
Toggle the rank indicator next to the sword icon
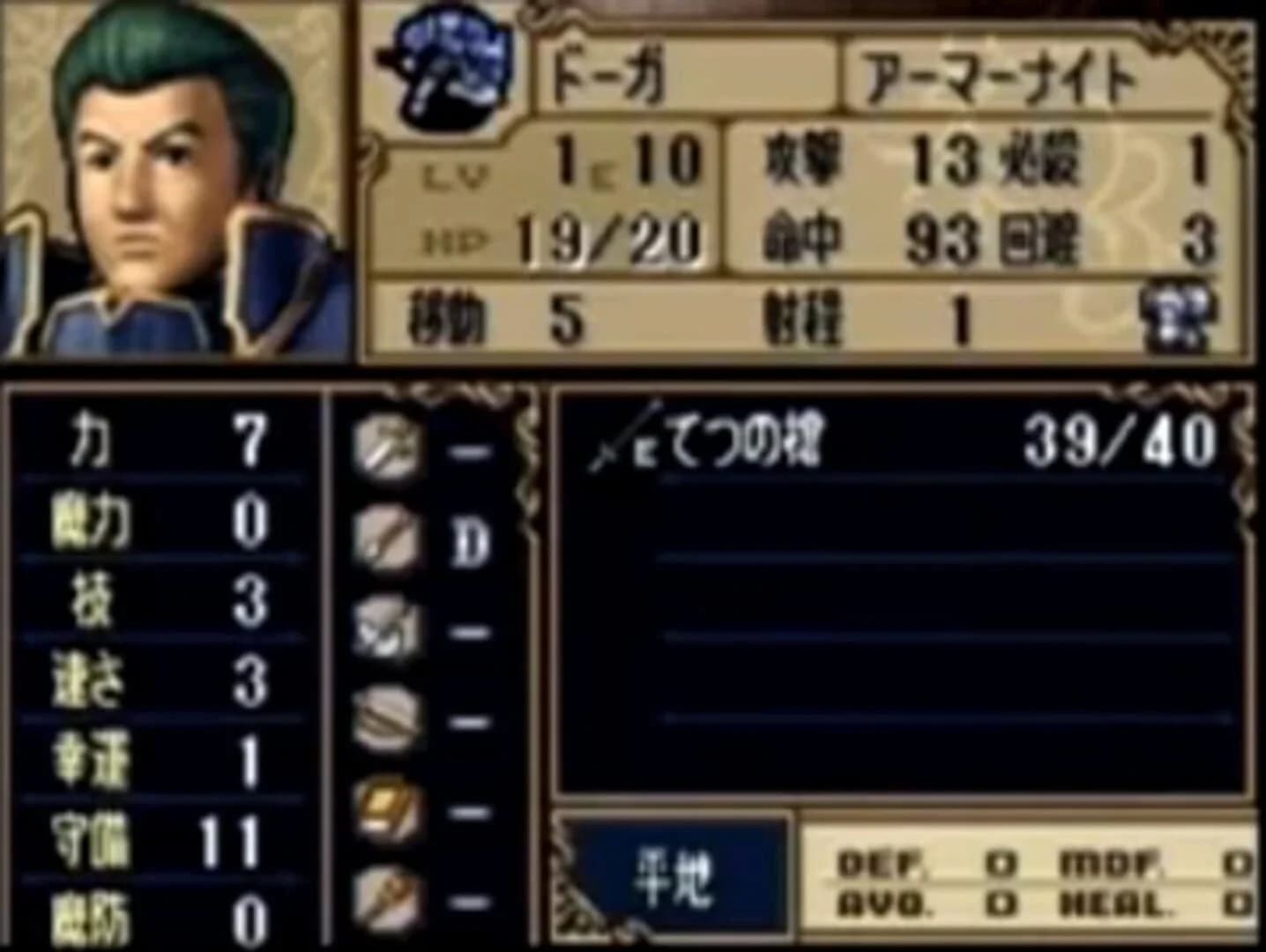(470, 450)
